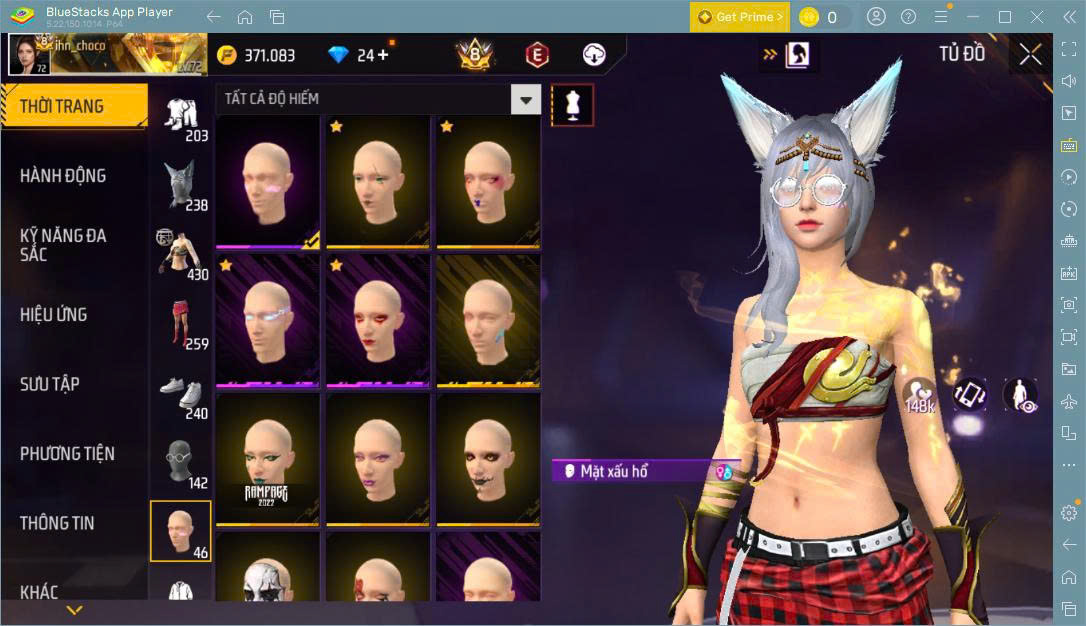1086x626 pixels.
Task: Switch to the Hành Động tab
Action: click(63, 176)
